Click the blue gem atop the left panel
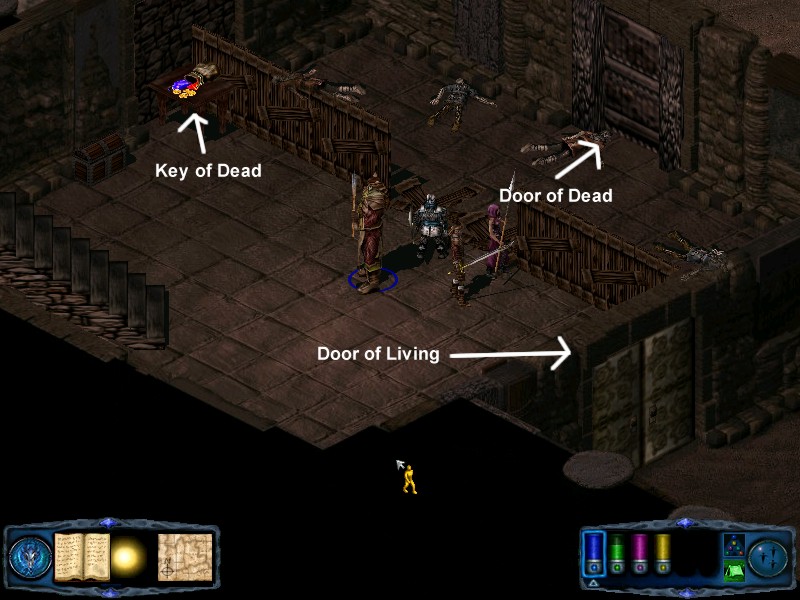 (110, 523)
